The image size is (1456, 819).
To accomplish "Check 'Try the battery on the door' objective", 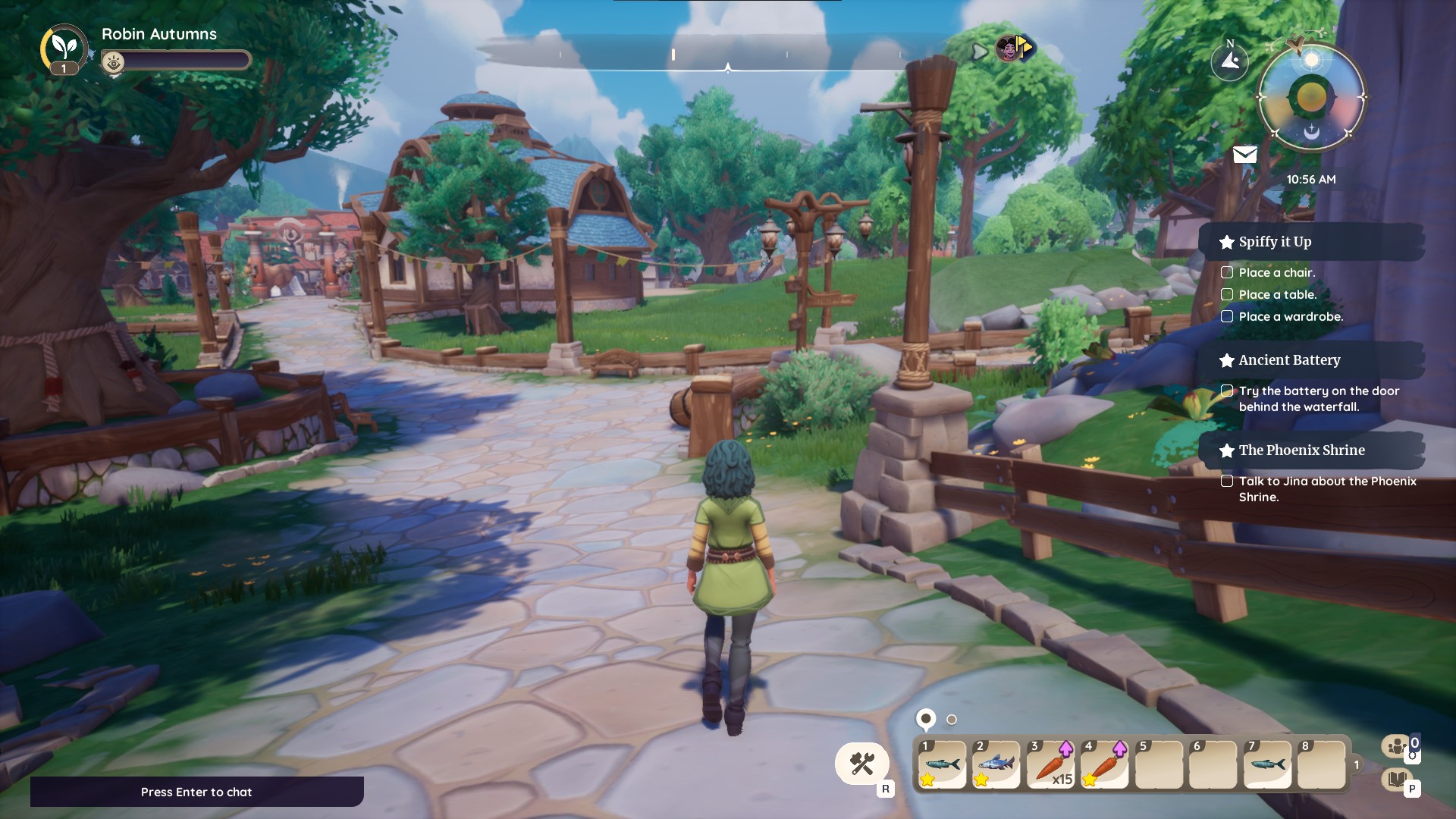I will [x=1227, y=390].
